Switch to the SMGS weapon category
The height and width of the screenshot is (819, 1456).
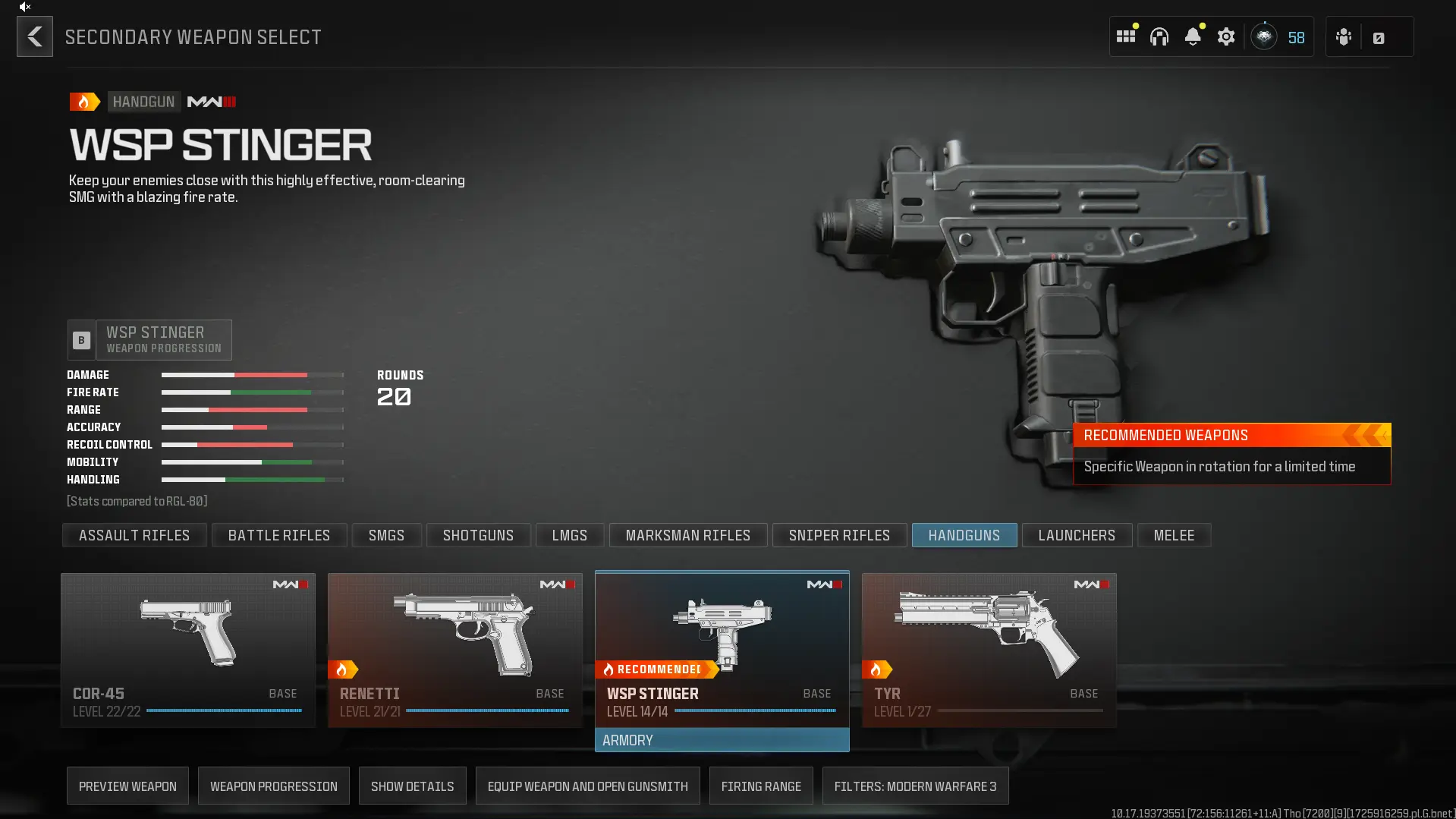(386, 535)
